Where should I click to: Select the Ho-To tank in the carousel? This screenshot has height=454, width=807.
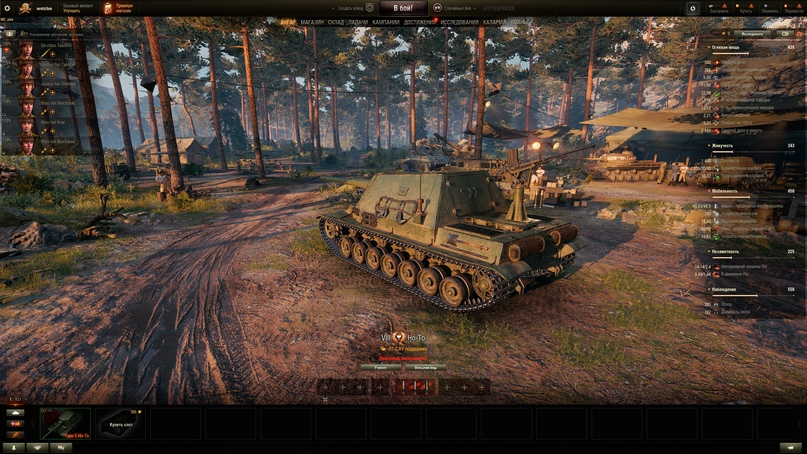(65, 423)
